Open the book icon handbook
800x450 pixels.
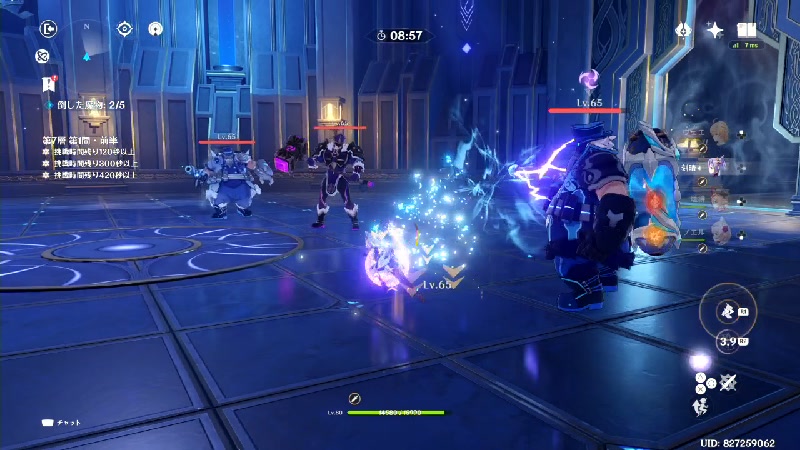coord(745,30)
